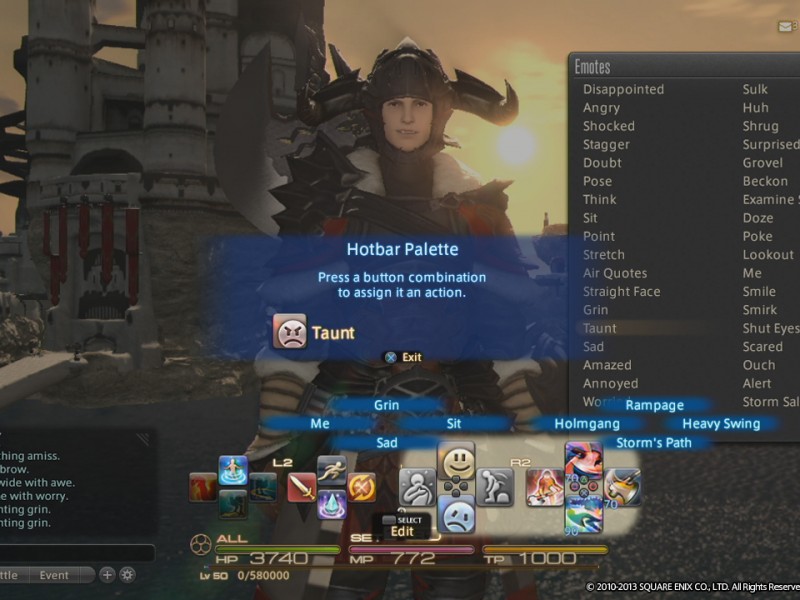Choose the Angry emote entry
Viewport: 800px width, 600px height.
point(601,108)
